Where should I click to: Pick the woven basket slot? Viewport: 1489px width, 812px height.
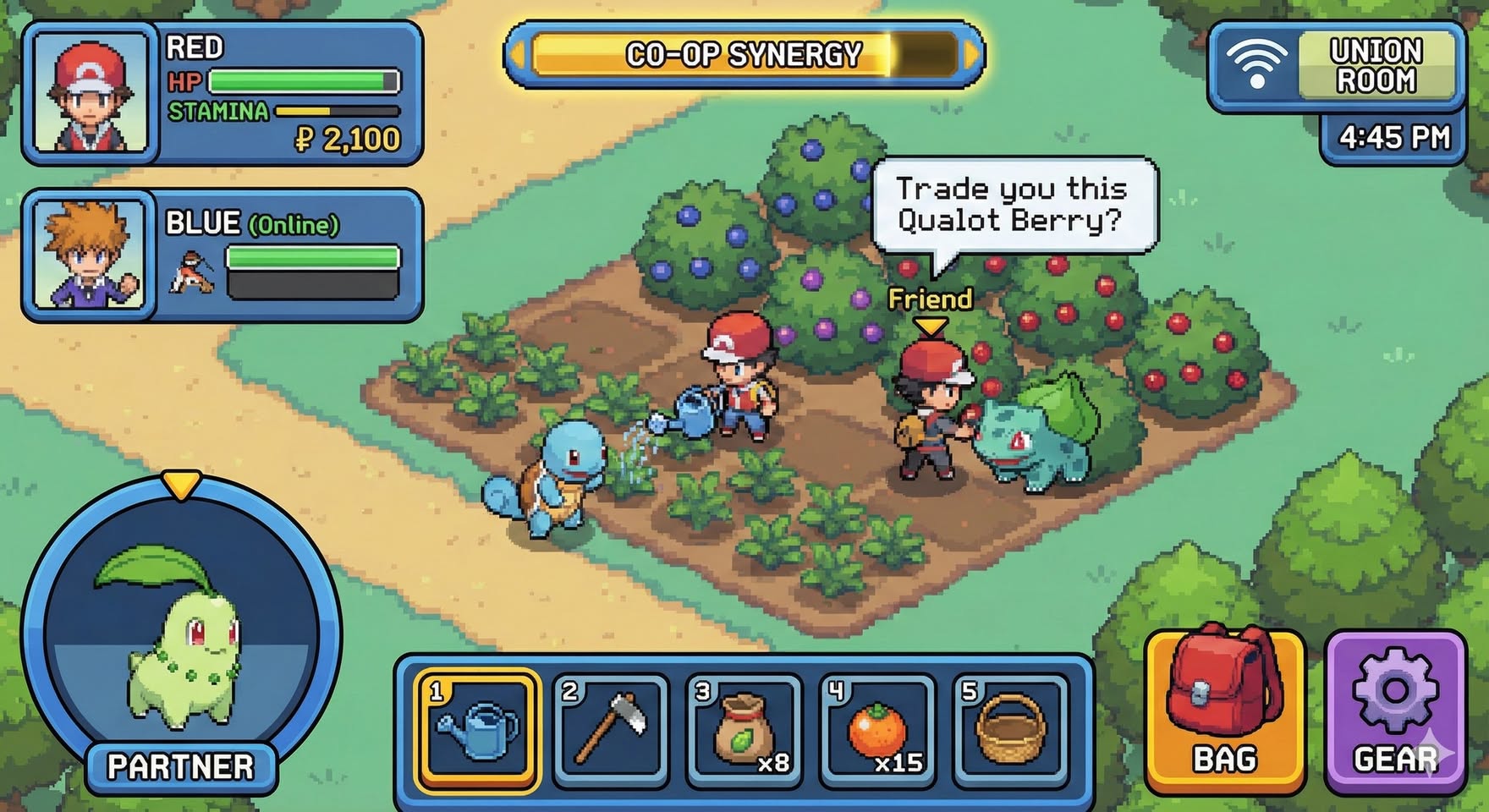click(x=1010, y=729)
